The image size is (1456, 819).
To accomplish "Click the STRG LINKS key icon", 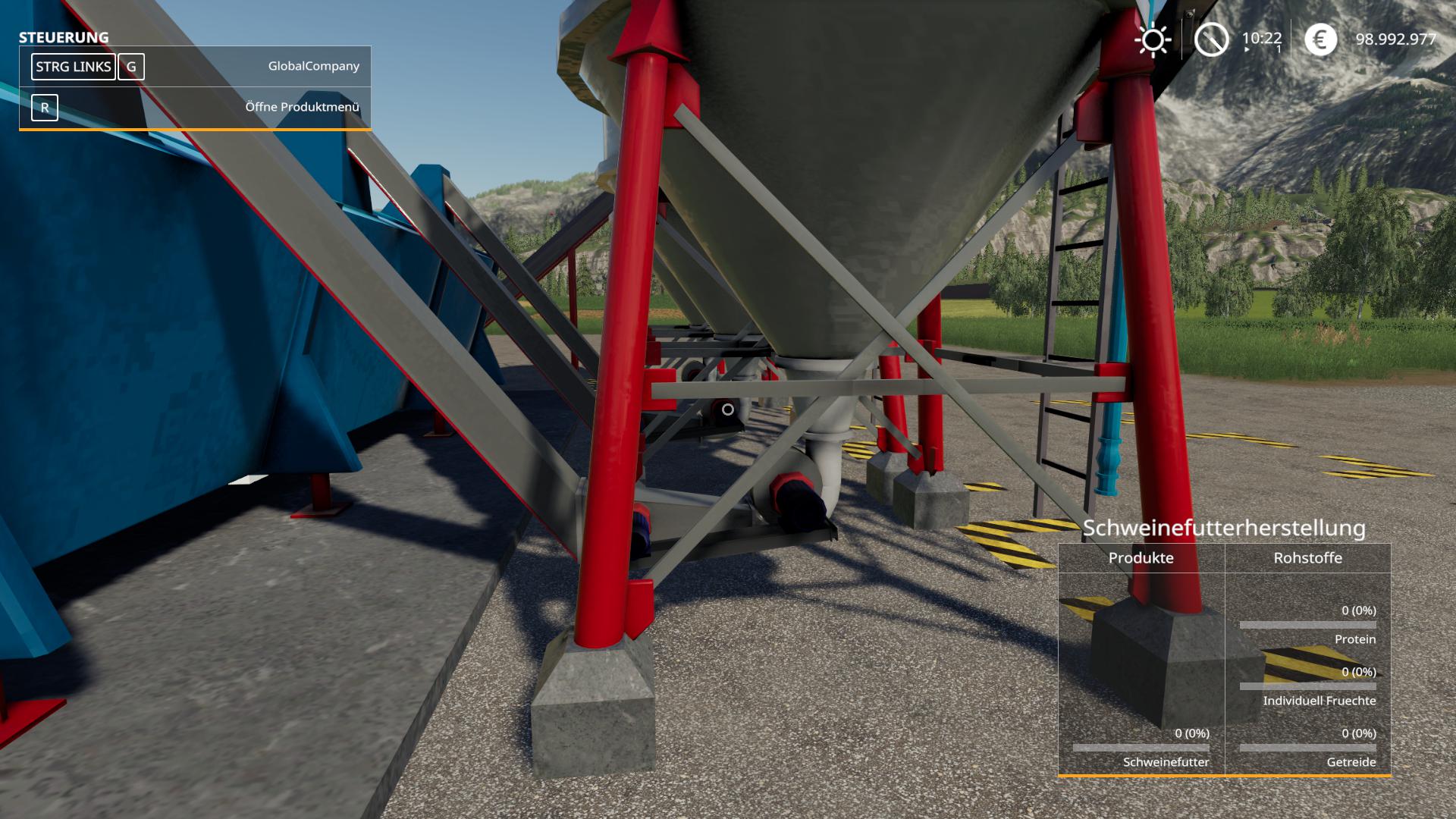I will coord(73,67).
